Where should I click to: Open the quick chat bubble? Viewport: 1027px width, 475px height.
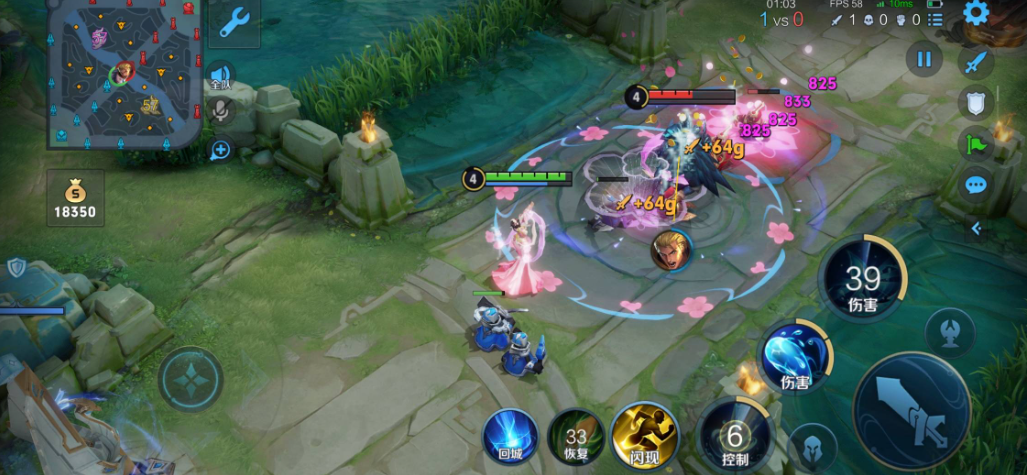[x=976, y=185]
